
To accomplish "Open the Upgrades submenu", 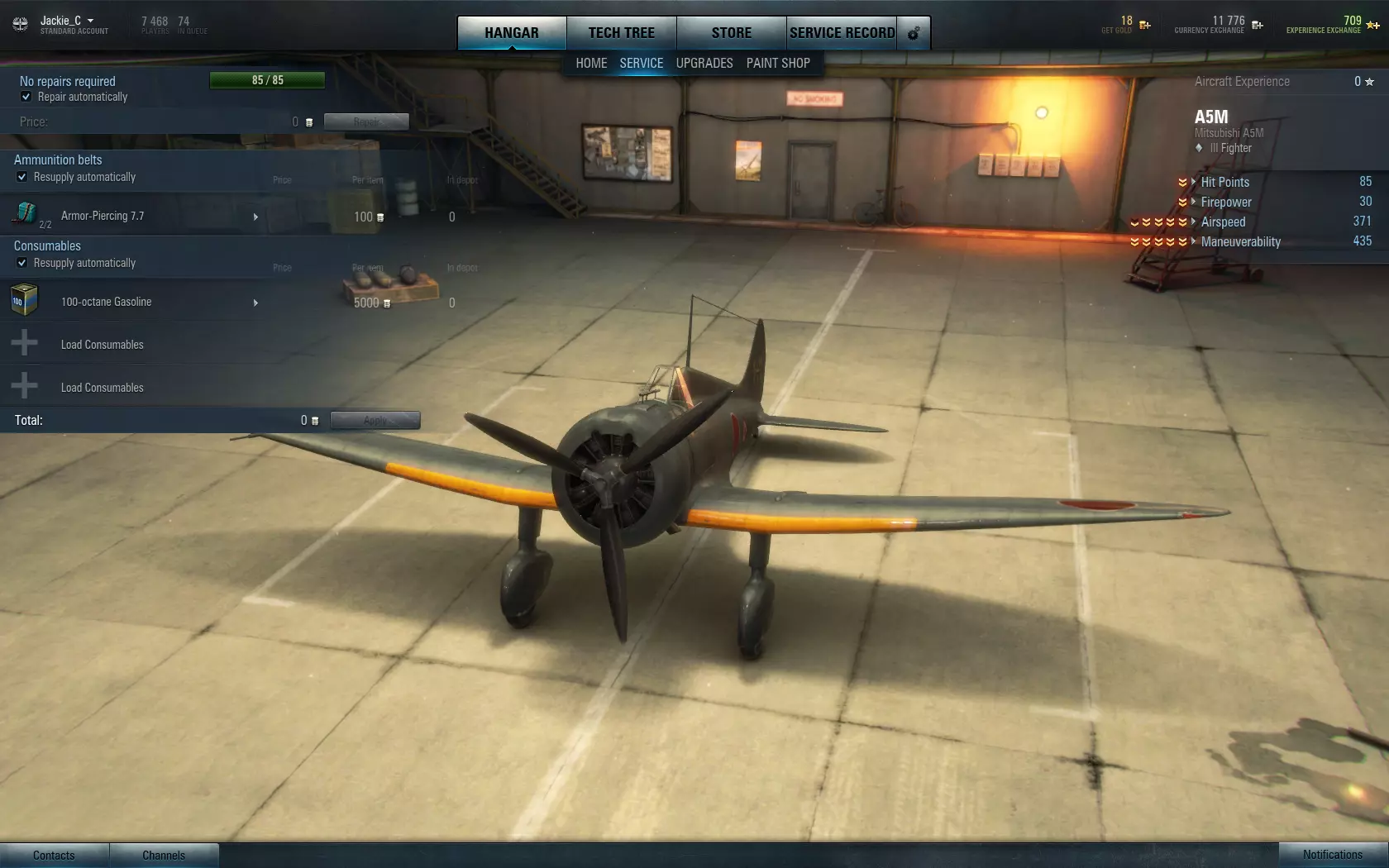I will (704, 63).
